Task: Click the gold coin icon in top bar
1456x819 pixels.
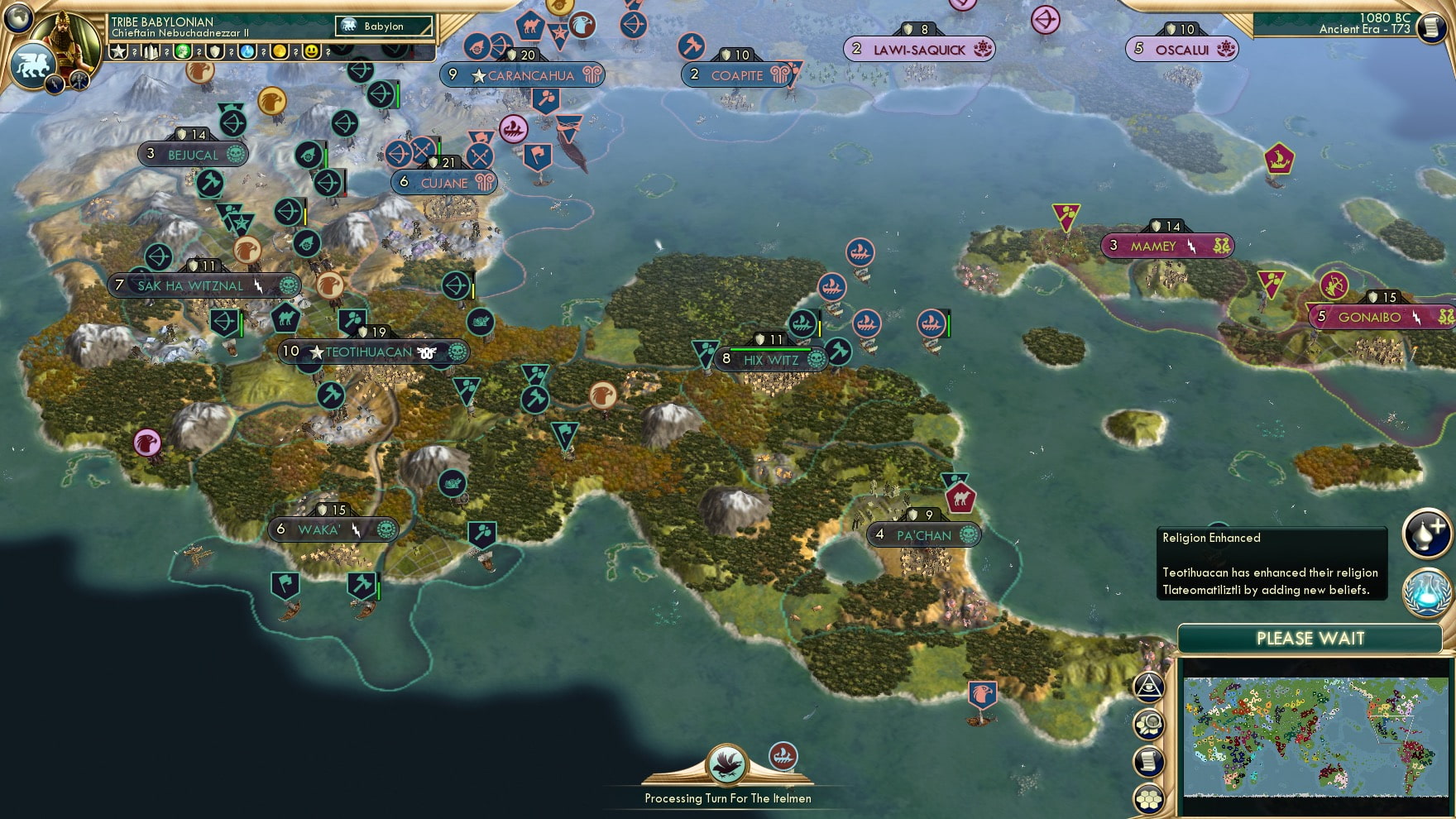Action: [x=279, y=52]
